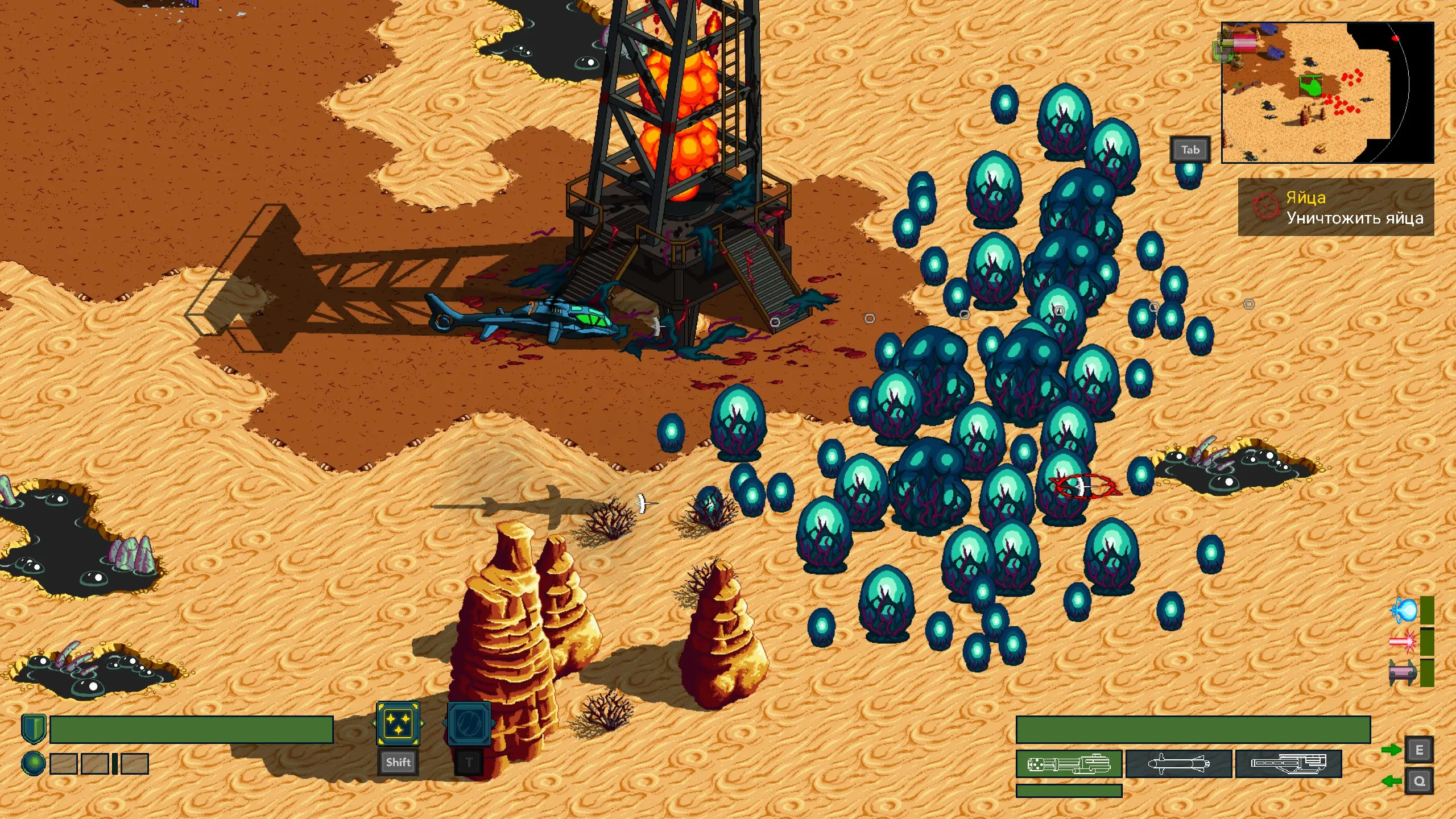Image resolution: width=1456 pixels, height=819 pixels.
Task: Select the red laser beam icon
Action: (x=1403, y=642)
